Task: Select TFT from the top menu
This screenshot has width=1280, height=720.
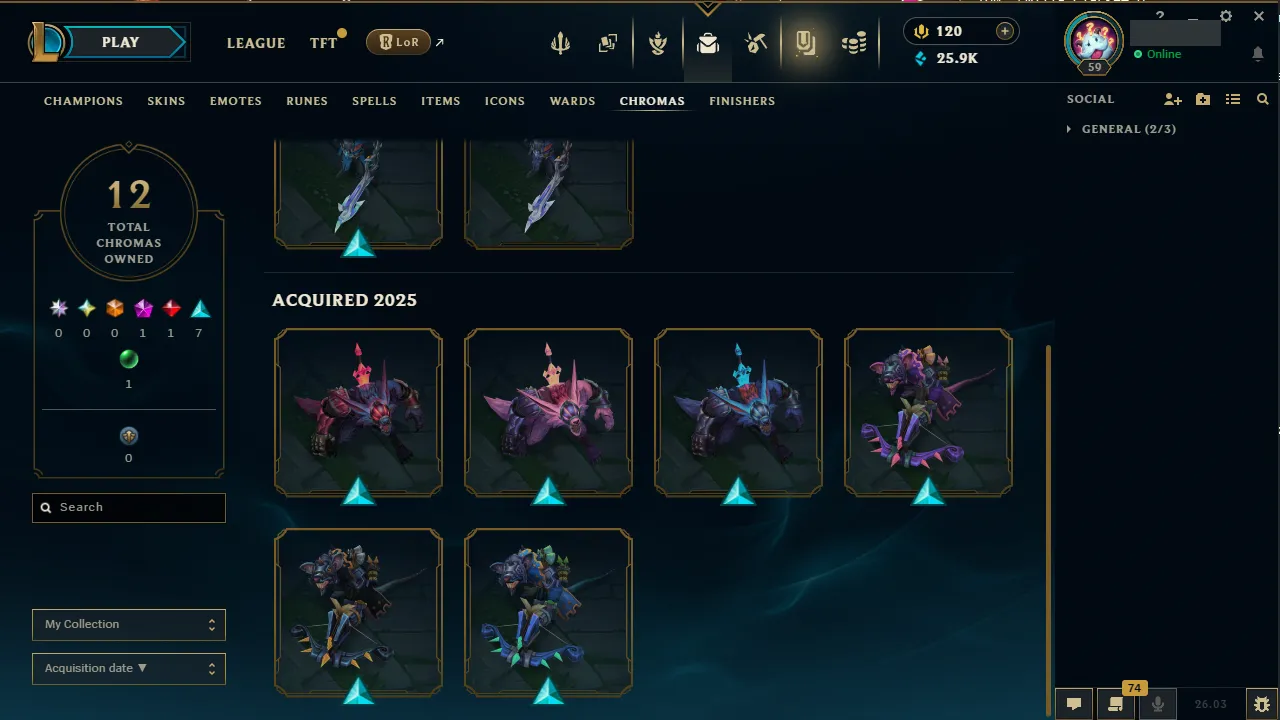Action: point(323,43)
